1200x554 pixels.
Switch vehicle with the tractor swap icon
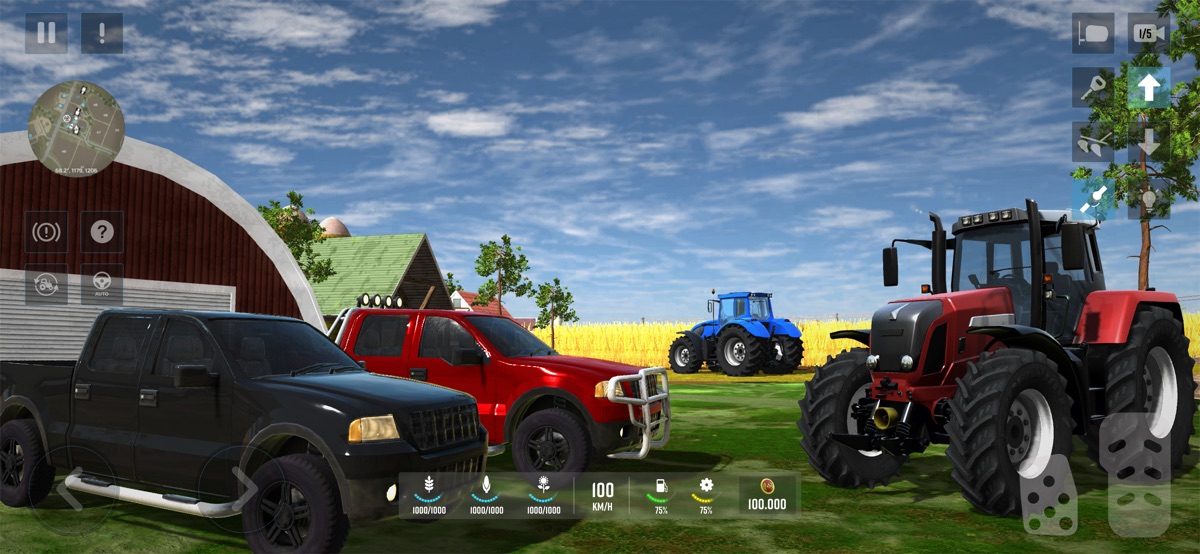46,284
